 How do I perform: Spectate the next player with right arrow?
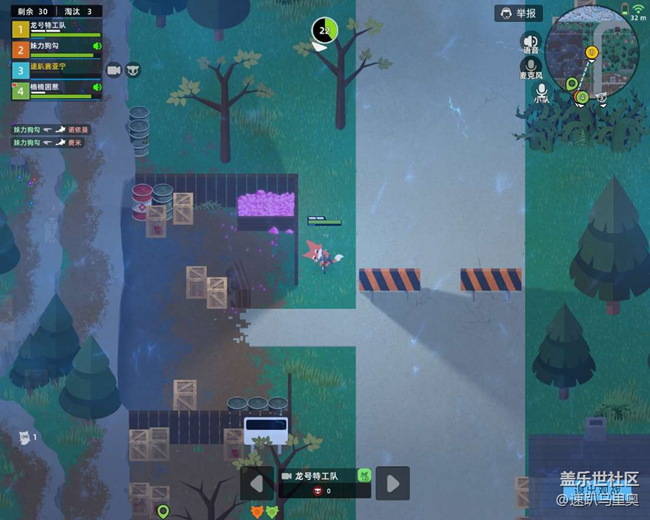(393, 483)
